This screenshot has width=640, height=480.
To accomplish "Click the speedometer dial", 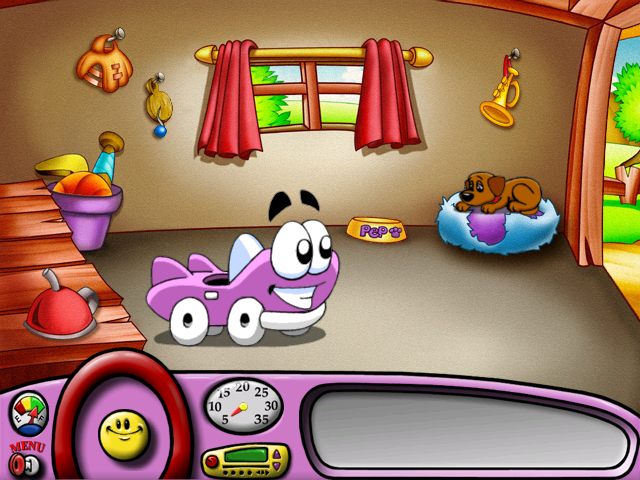I will click(x=242, y=406).
